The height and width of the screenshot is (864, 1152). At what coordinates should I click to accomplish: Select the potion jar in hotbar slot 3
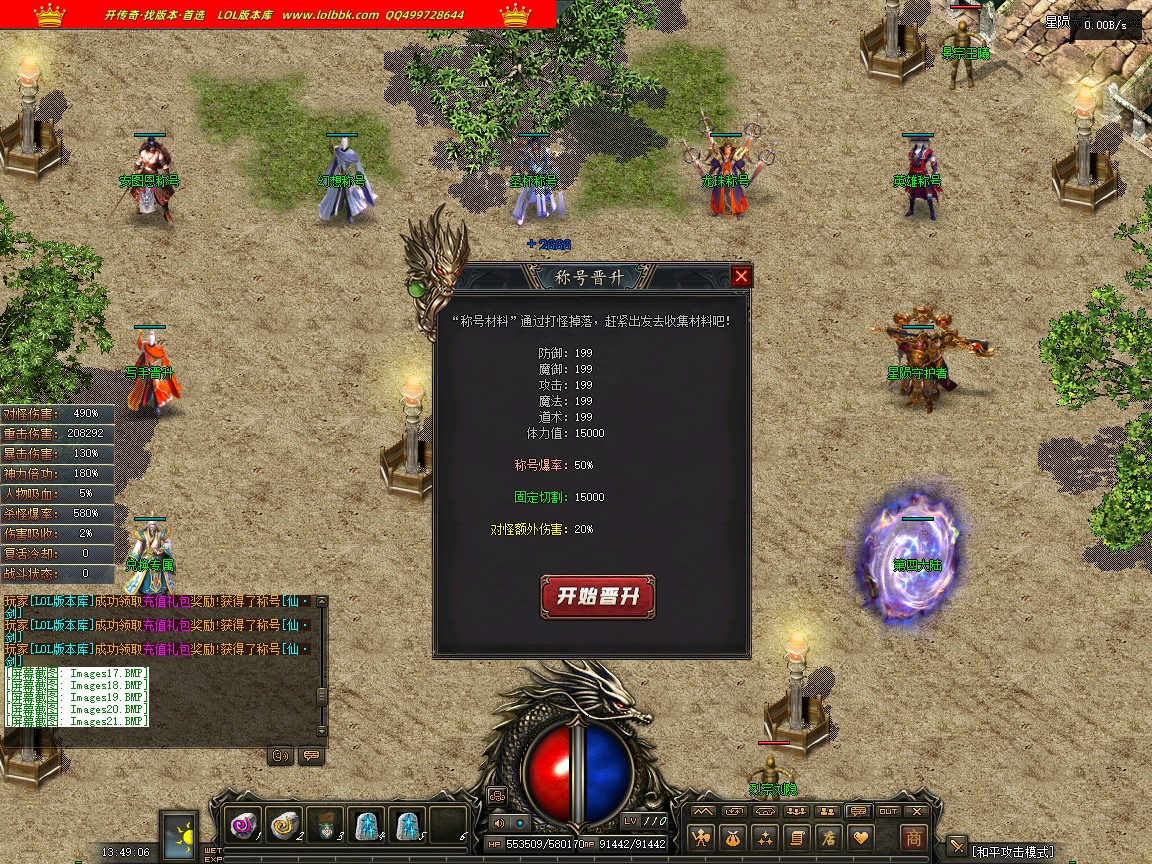[x=326, y=825]
